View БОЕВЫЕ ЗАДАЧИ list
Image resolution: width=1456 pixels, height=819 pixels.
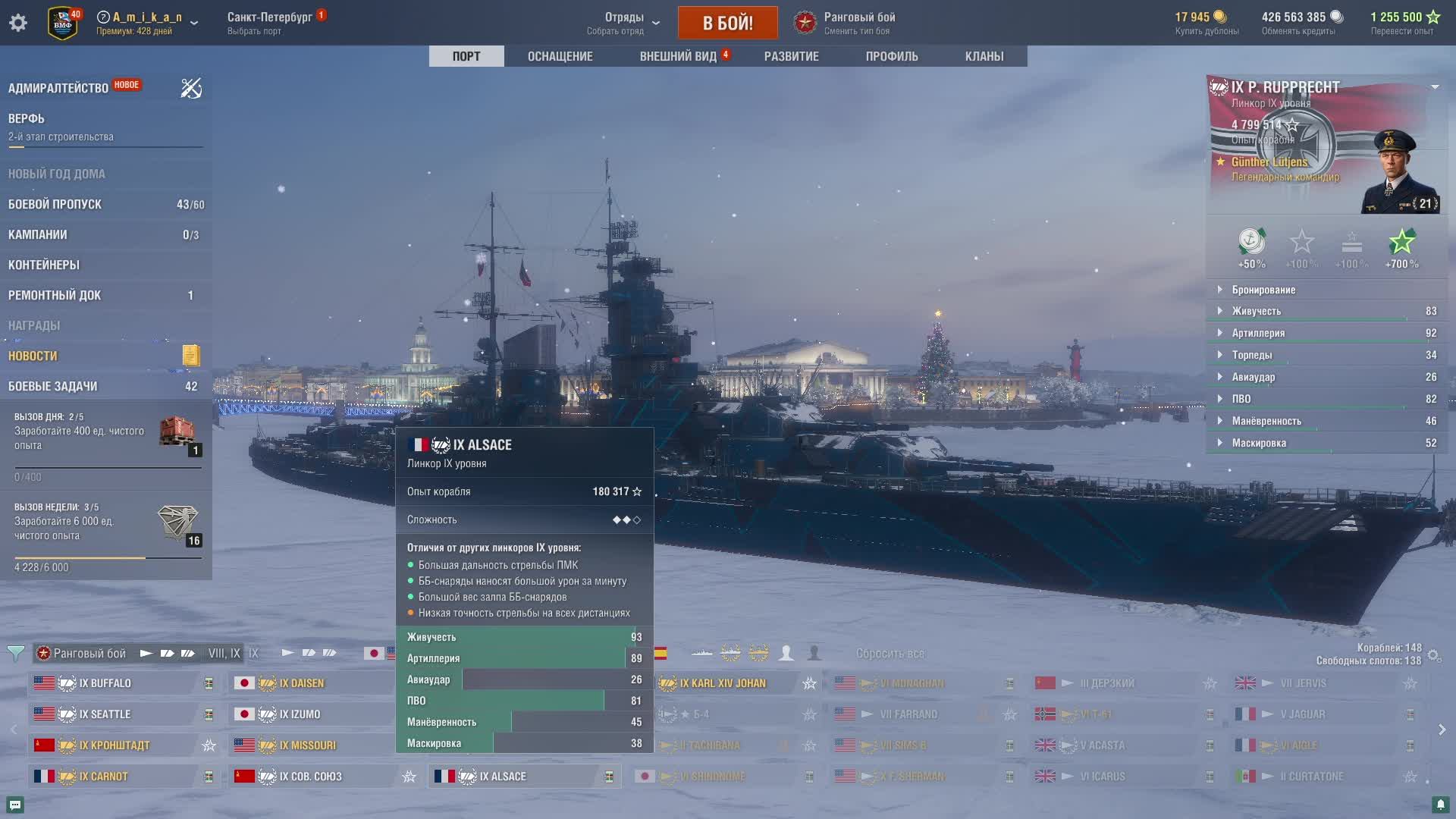coord(53,386)
